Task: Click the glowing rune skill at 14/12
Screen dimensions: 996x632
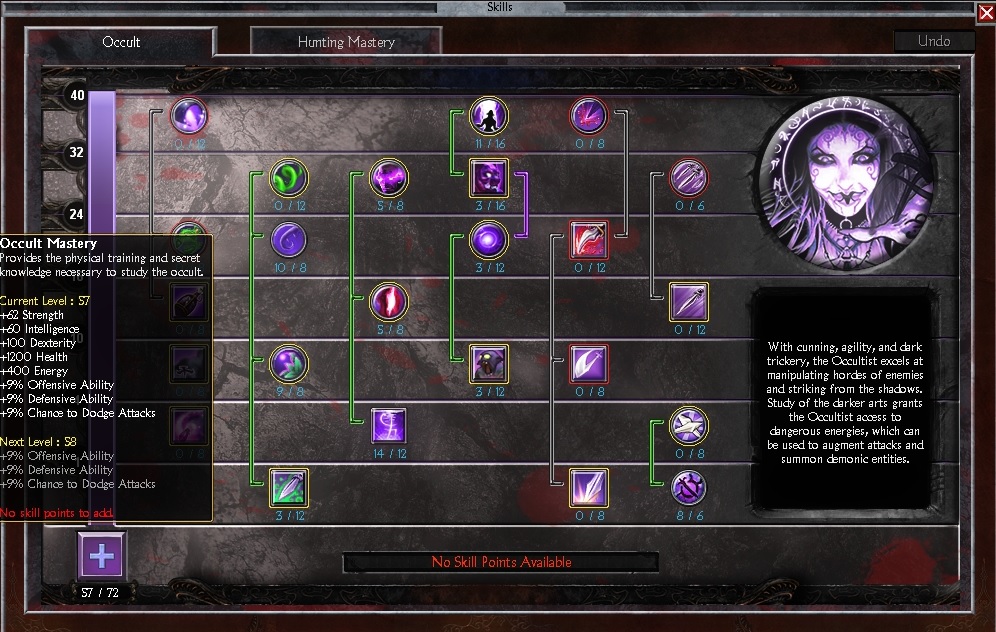Action: 389,426
